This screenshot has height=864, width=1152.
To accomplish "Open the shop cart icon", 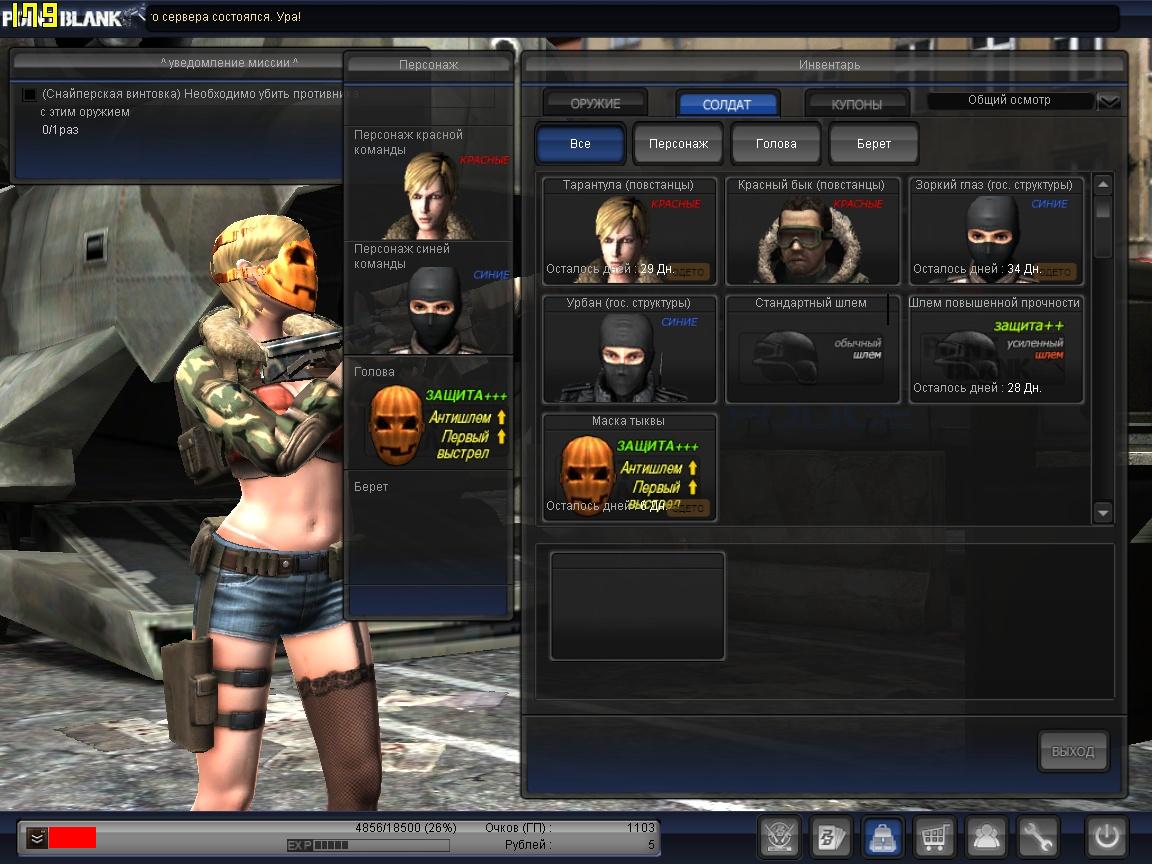I will 934,836.
